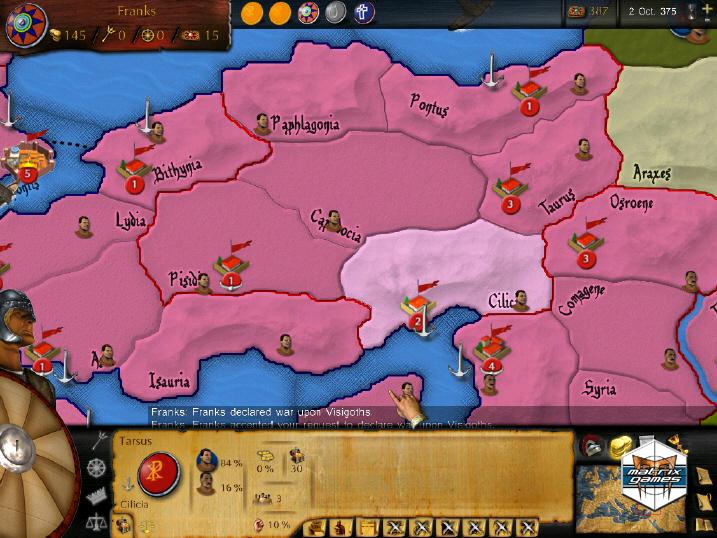Select the ship's wheel panel icon
Image resolution: width=717 pixels, height=538 pixels.
tap(97, 467)
